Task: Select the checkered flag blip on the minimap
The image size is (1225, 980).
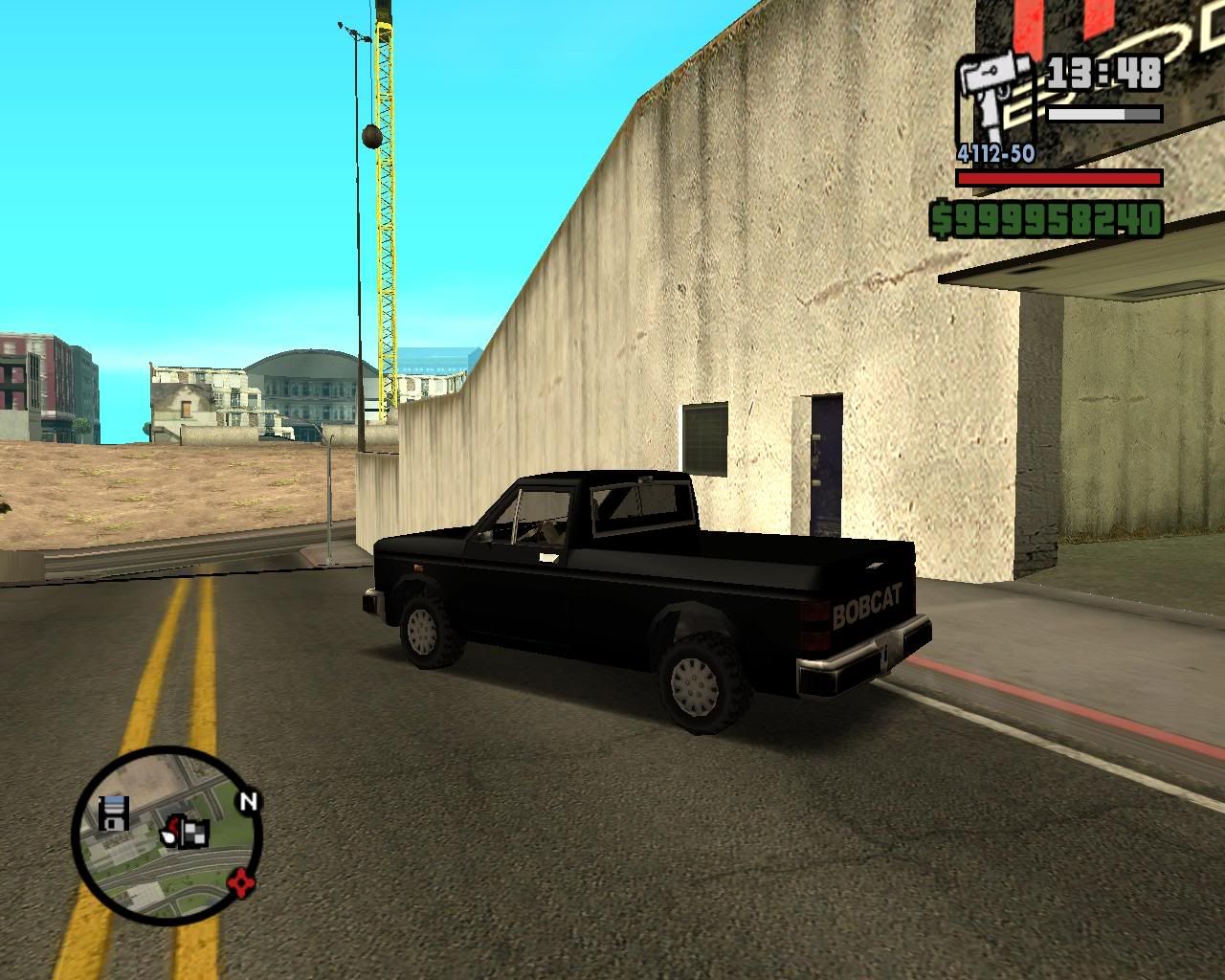Action: 194,834
